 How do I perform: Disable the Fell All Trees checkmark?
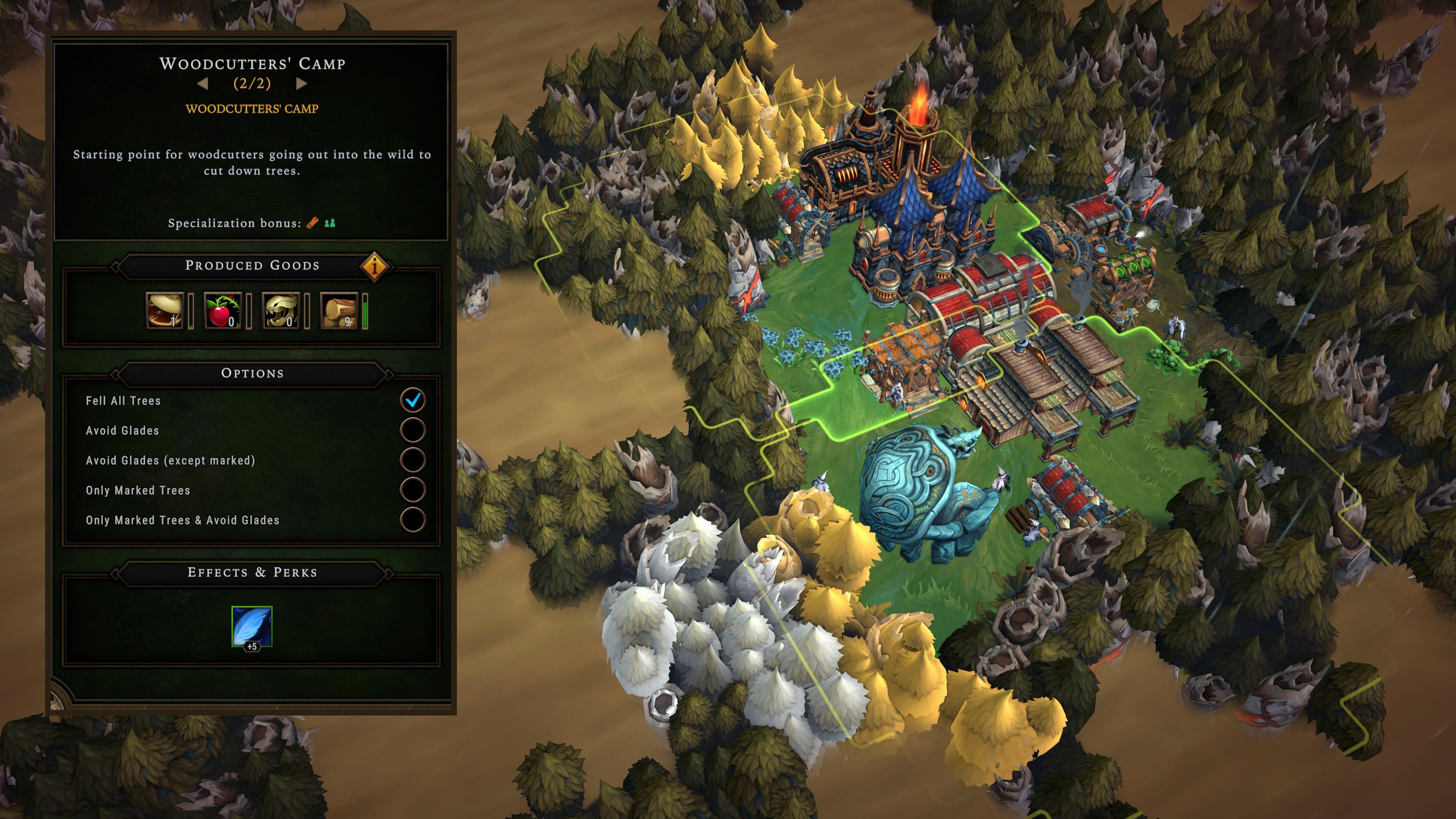click(x=413, y=400)
